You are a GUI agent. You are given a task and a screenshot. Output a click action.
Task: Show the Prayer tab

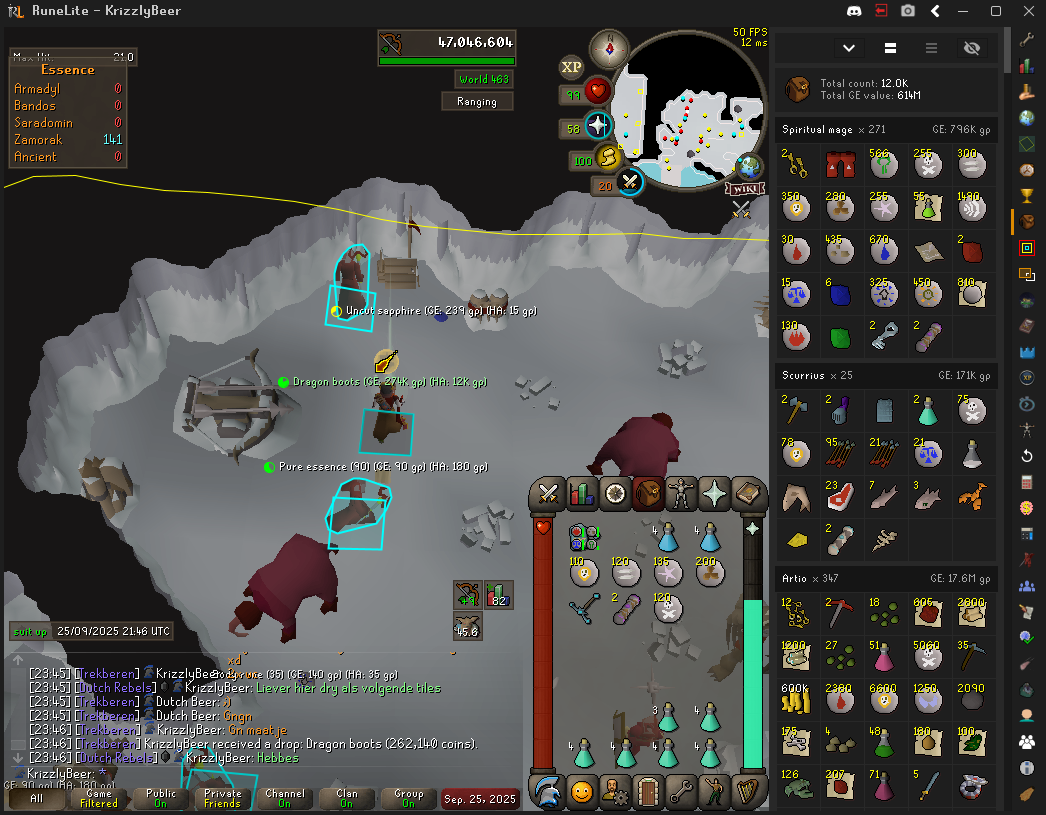coord(714,493)
